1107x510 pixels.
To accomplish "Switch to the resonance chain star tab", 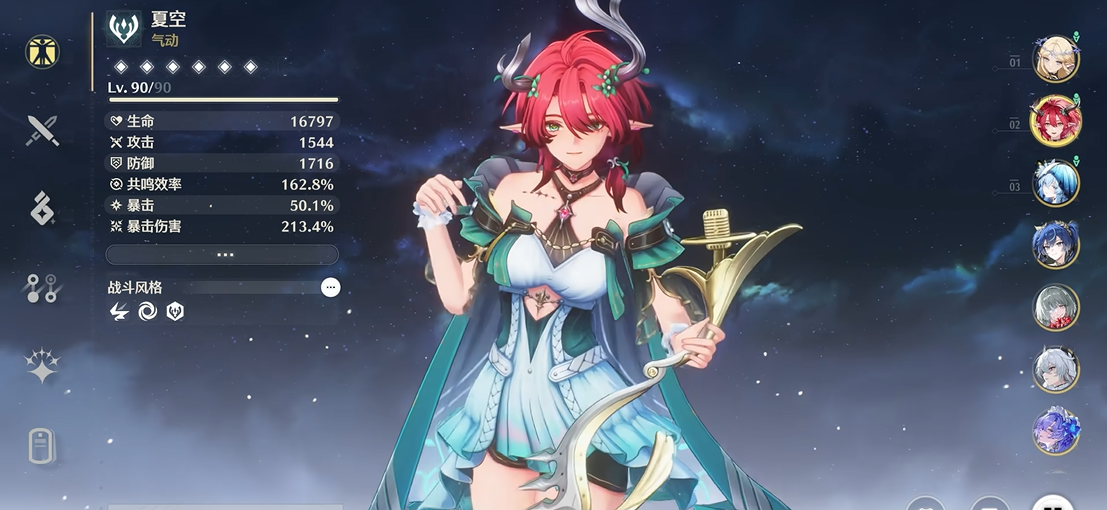I will tap(43, 368).
